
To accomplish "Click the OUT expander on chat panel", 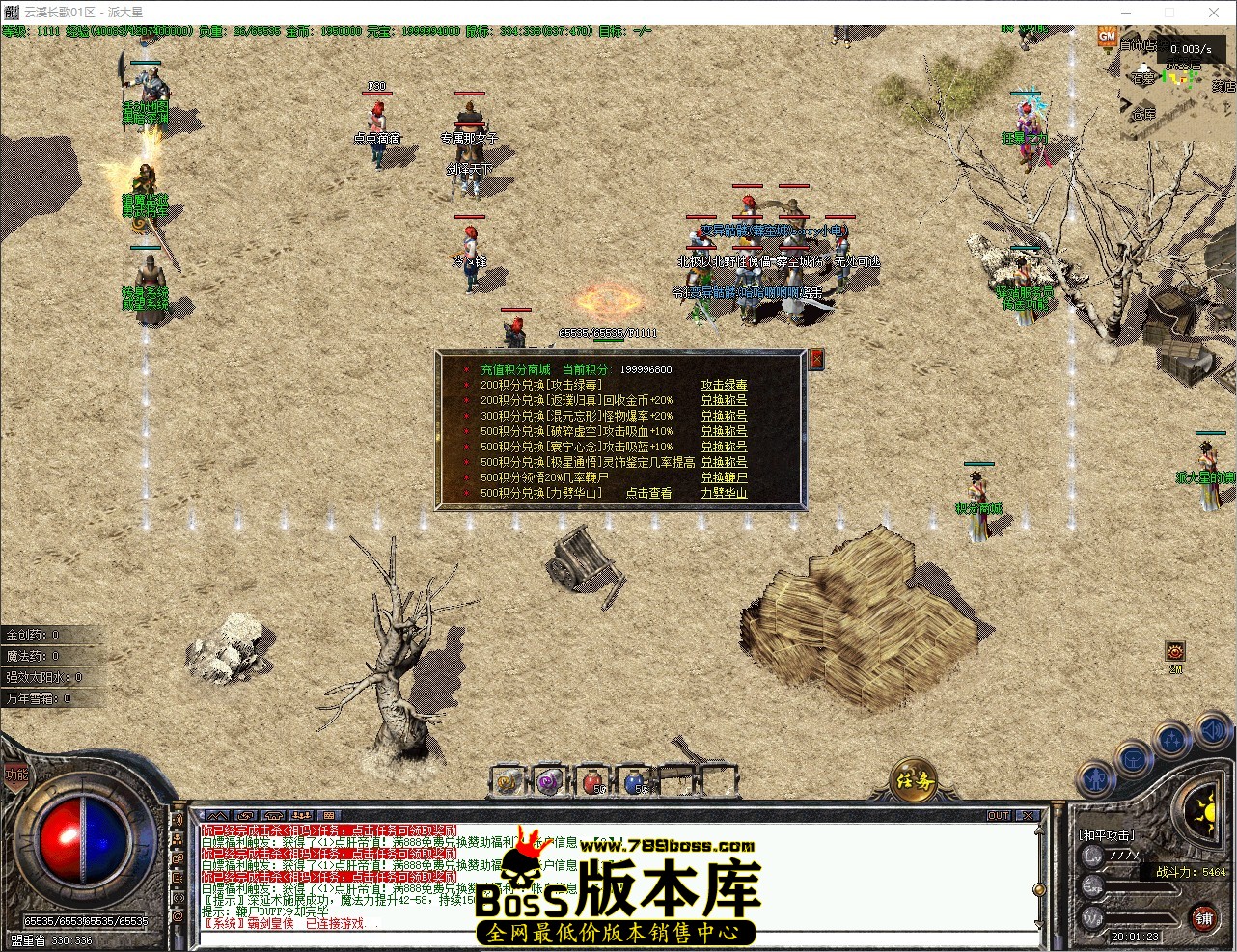I will coord(999,815).
